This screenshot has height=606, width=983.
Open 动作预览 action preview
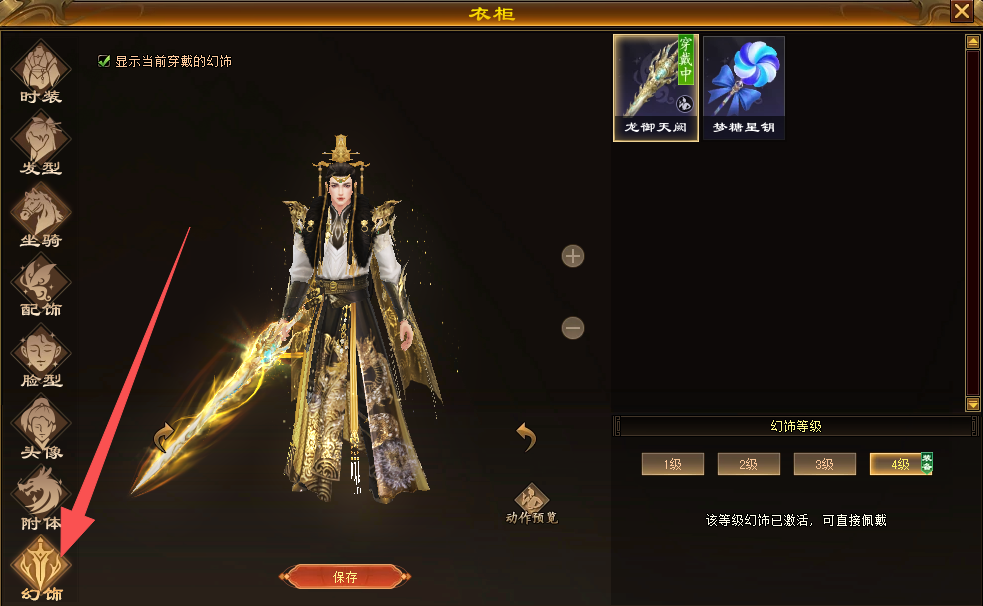[531, 503]
